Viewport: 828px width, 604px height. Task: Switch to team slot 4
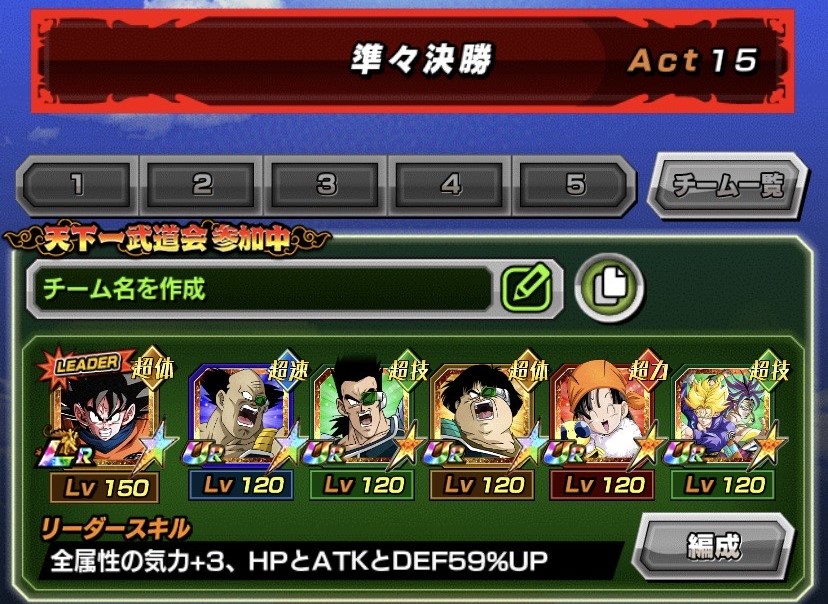click(451, 185)
